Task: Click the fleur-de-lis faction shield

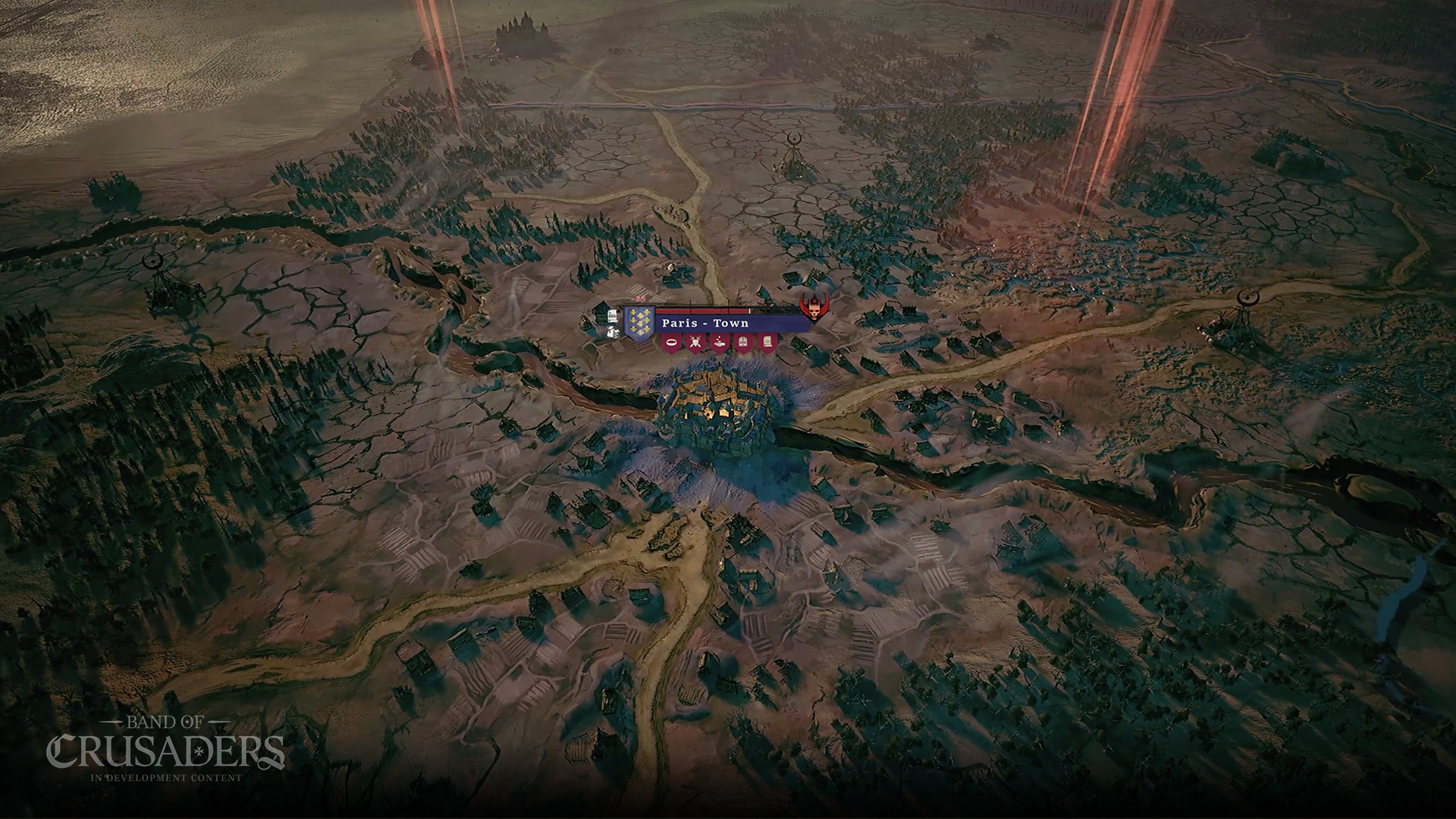Action: click(639, 322)
